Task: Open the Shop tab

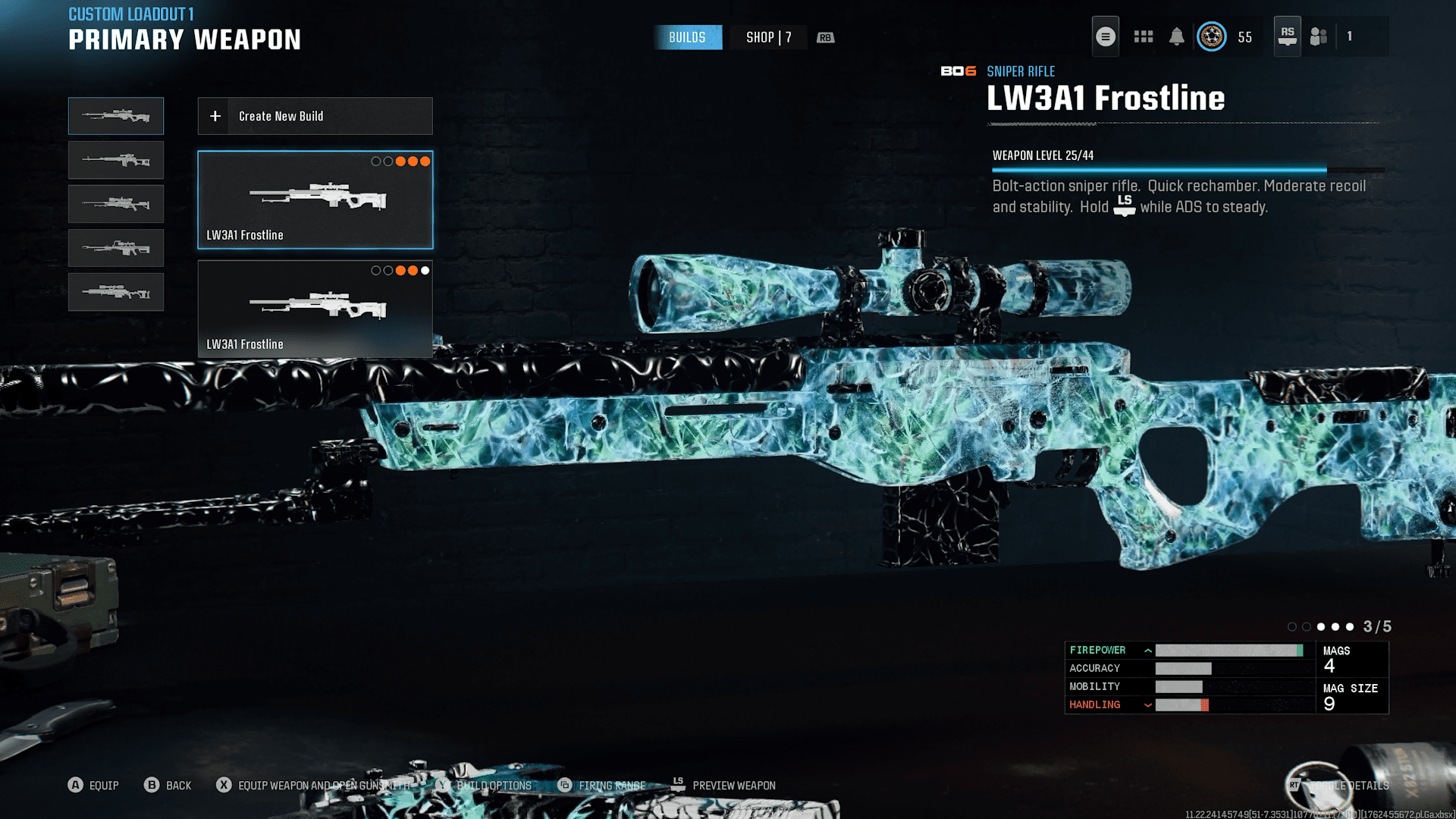Action: tap(768, 37)
